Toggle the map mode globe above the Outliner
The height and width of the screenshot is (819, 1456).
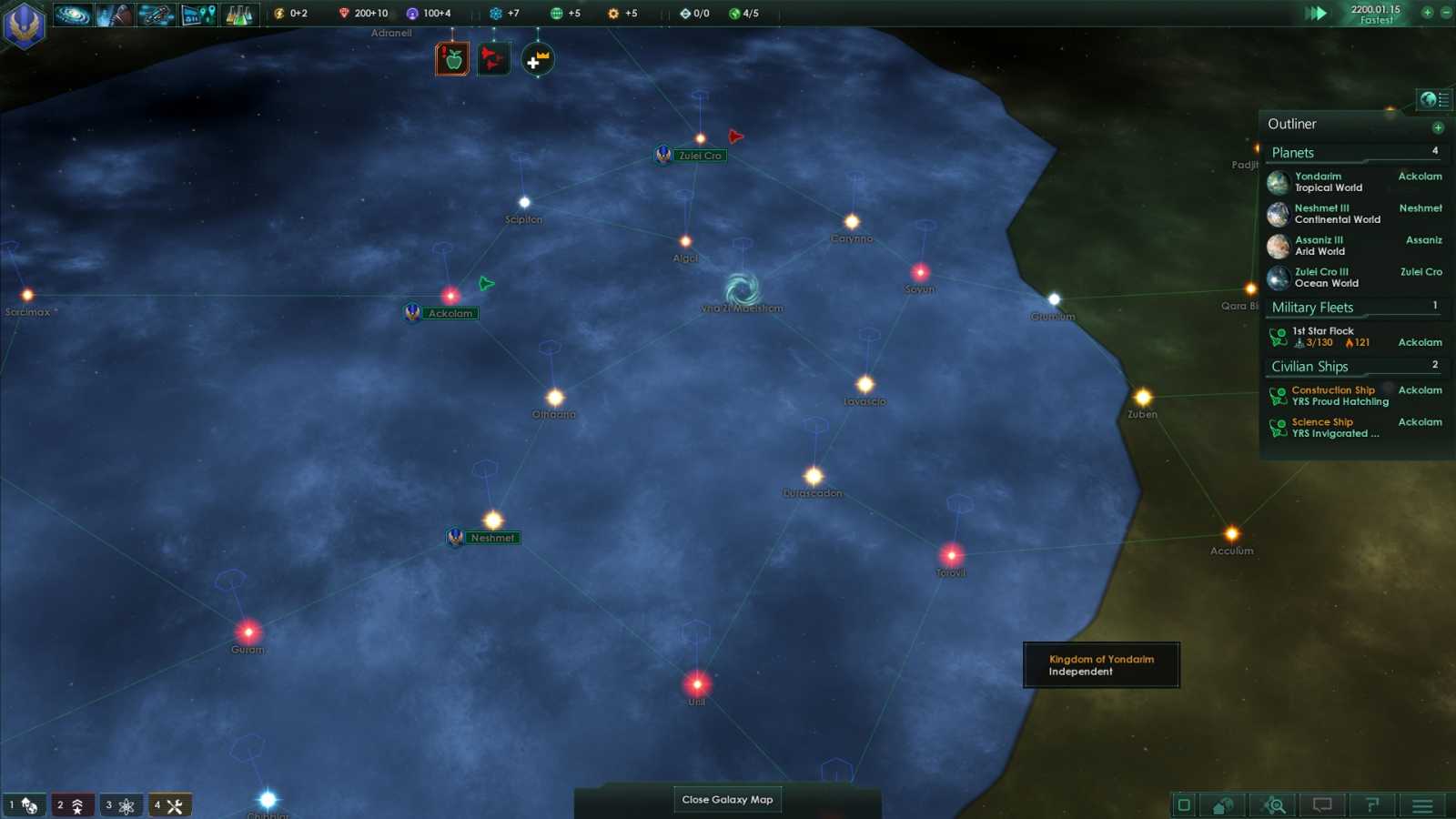[1431, 99]
